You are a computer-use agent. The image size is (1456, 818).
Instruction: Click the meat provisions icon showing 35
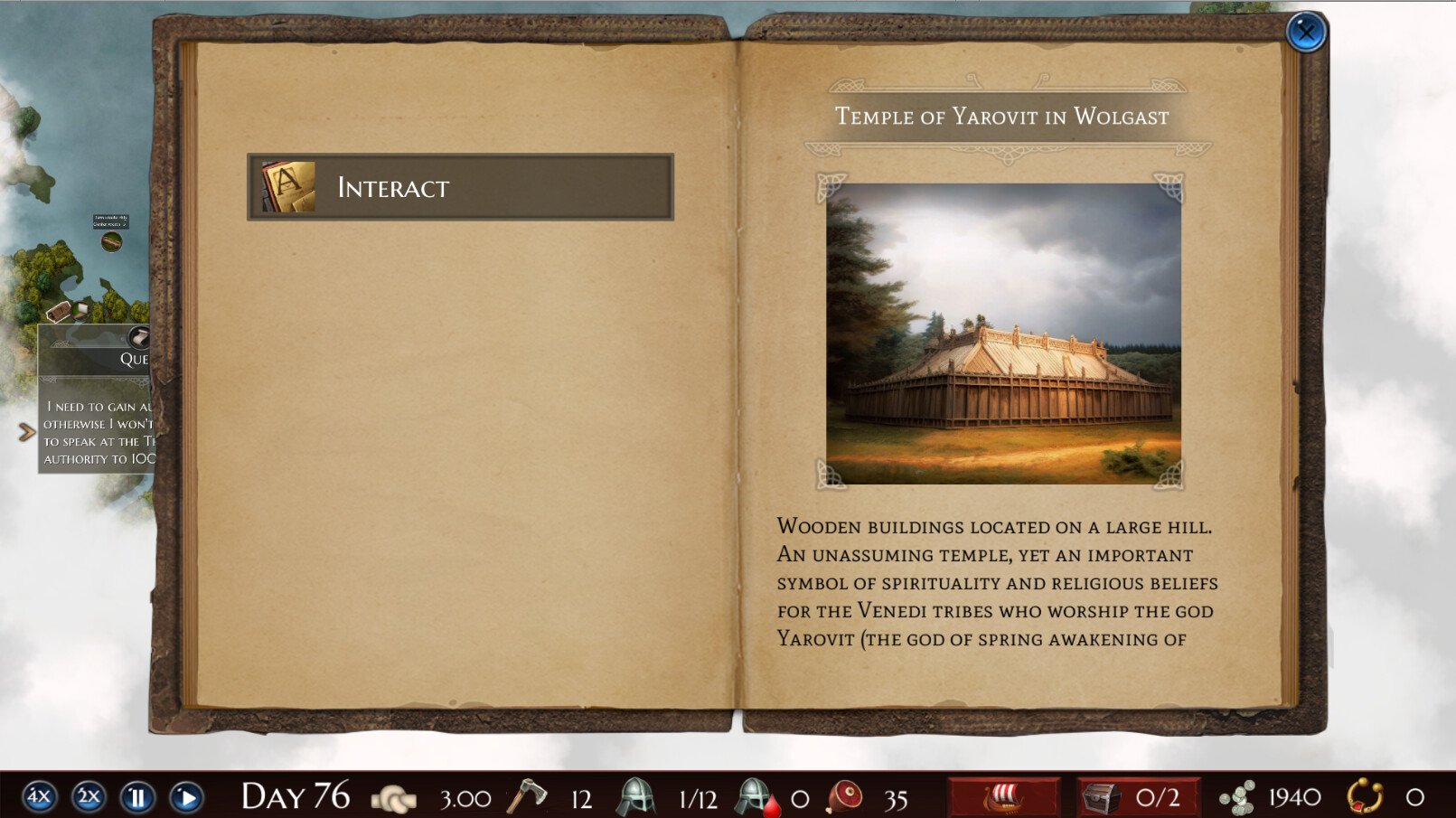click(847, 797)
